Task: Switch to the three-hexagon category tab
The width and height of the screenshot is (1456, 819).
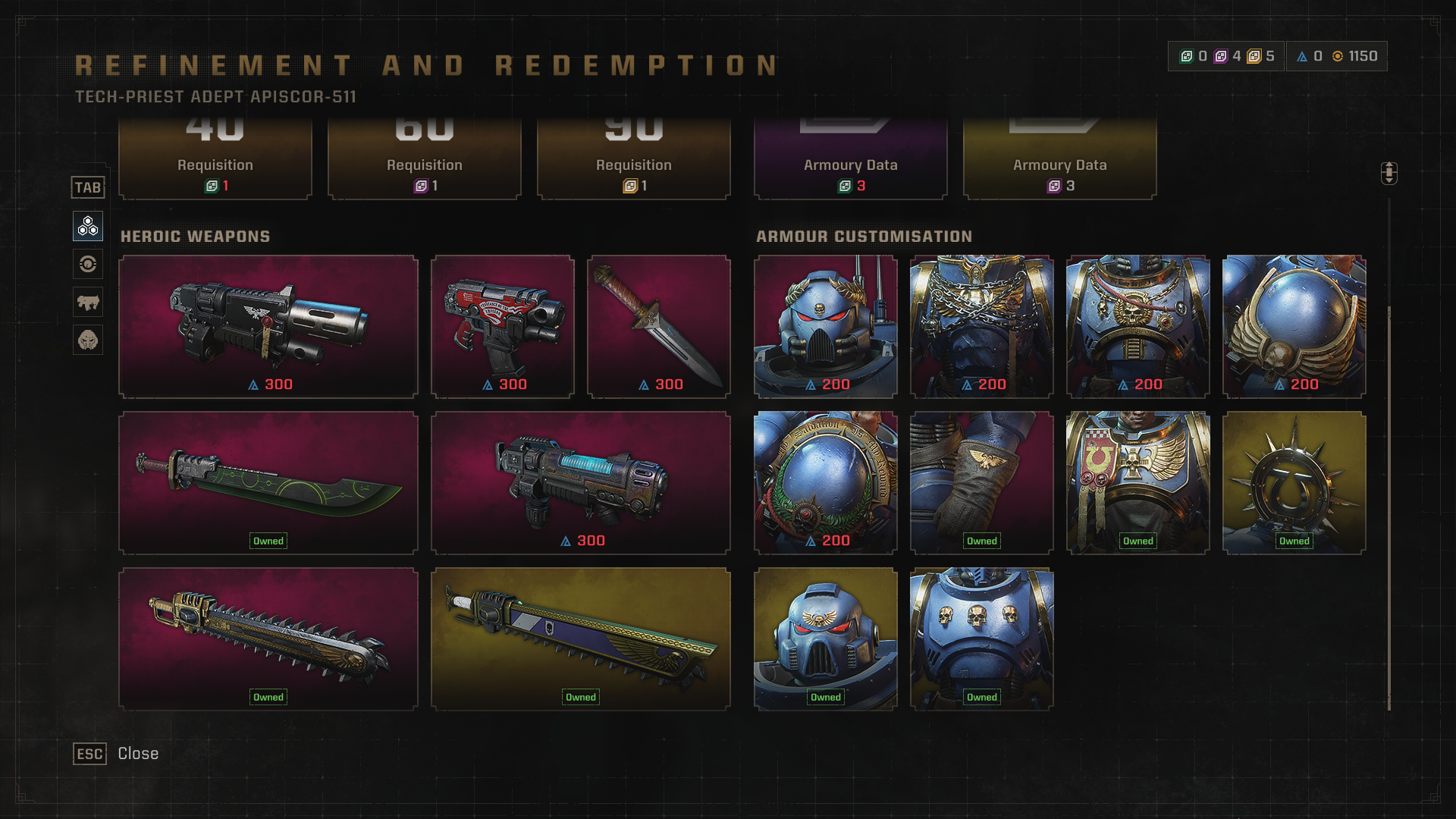Action: (88, 226)
